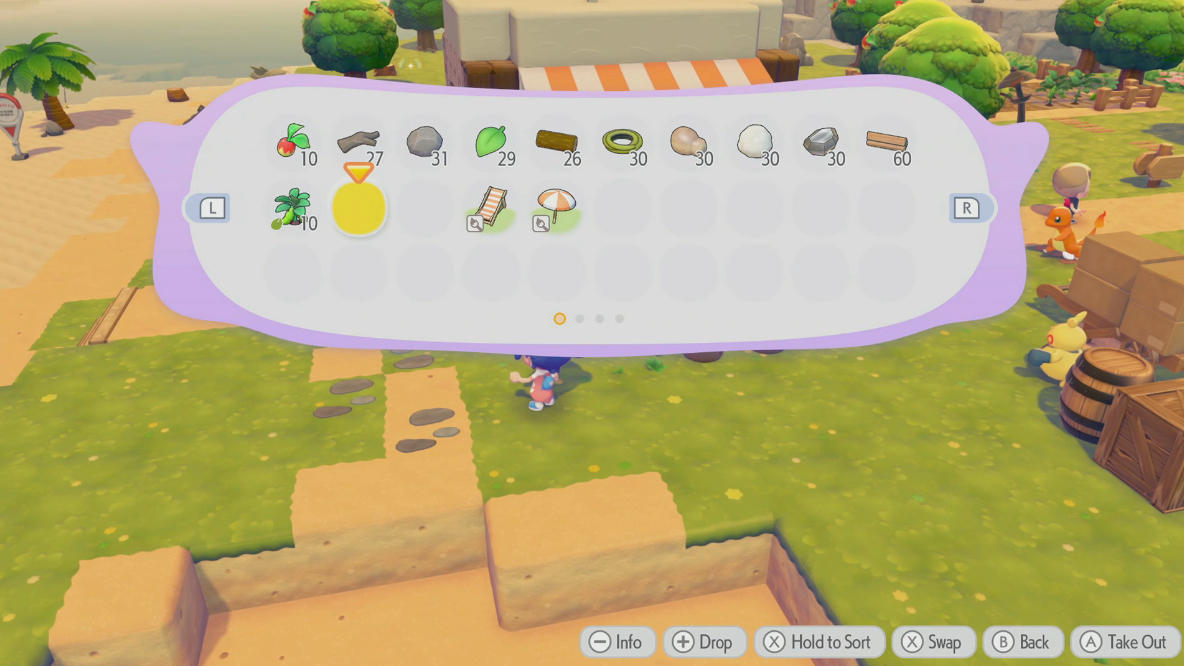
Task: Choose the orange beach parasol item
Action: [x=555, y=209]
